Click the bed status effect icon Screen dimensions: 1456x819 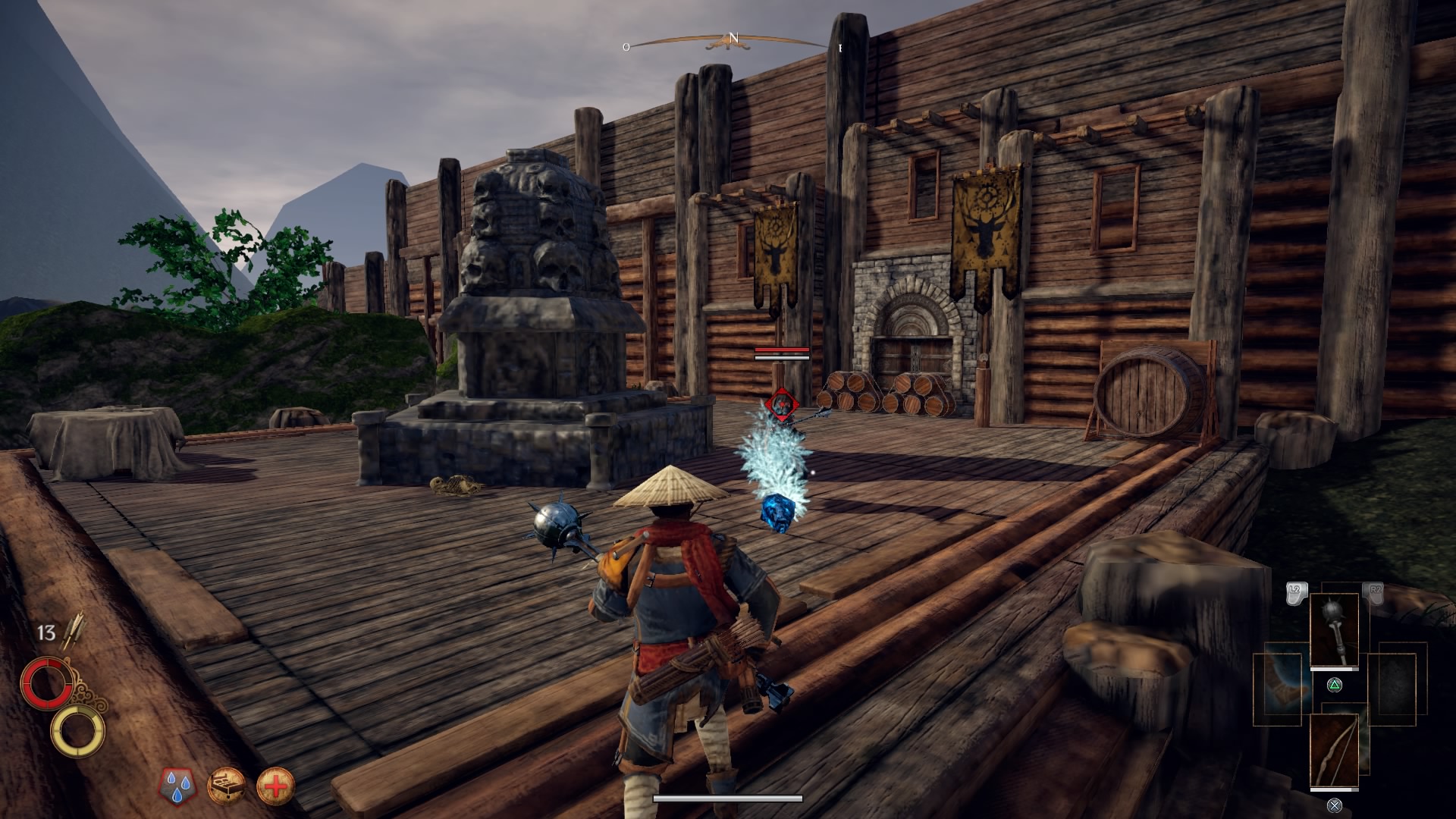pyautogui.click(x=227, y=786)
